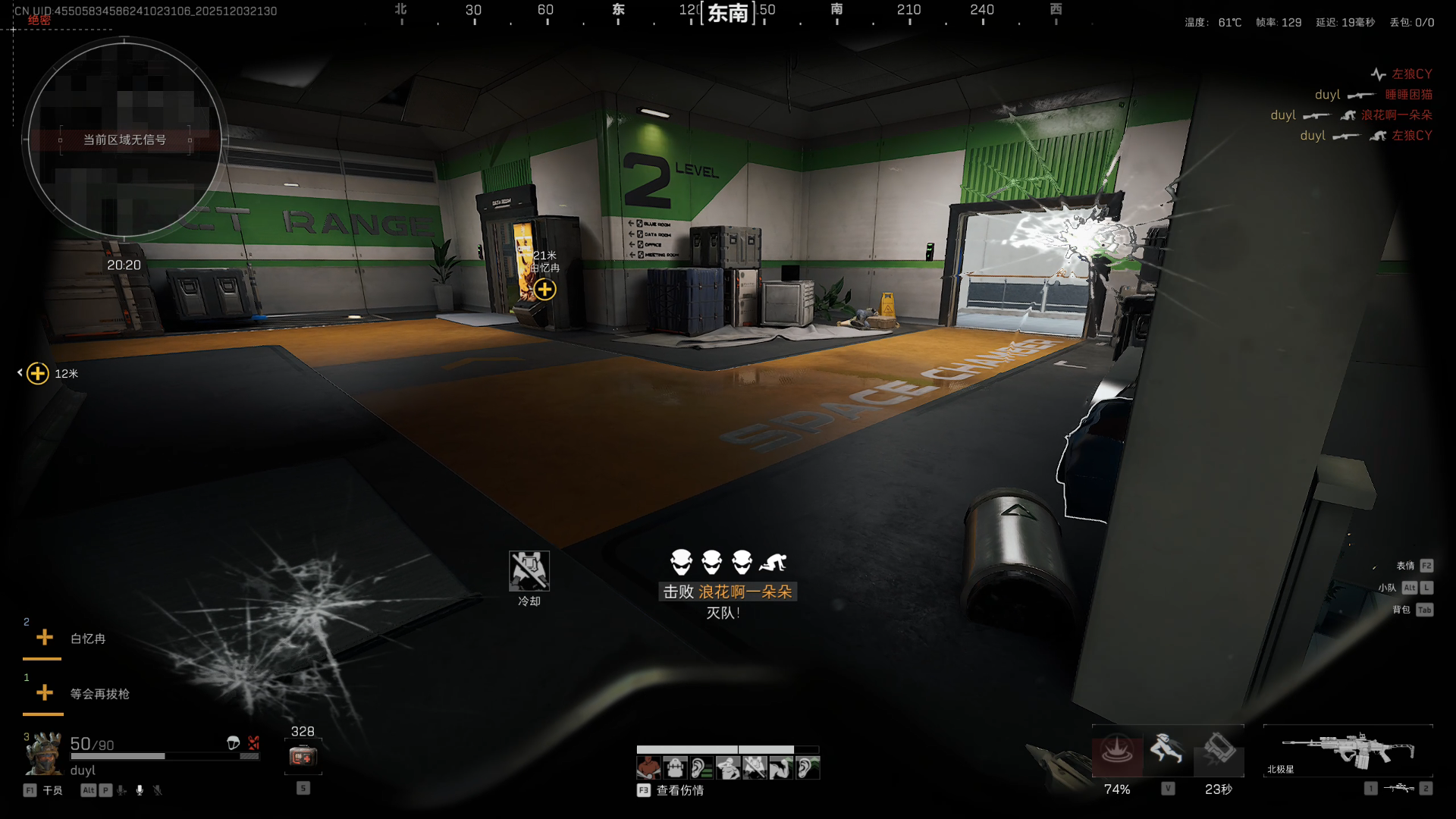Click the red injured-torso status icon
This screenshot has height=819, width=1456.
point(648,768)
